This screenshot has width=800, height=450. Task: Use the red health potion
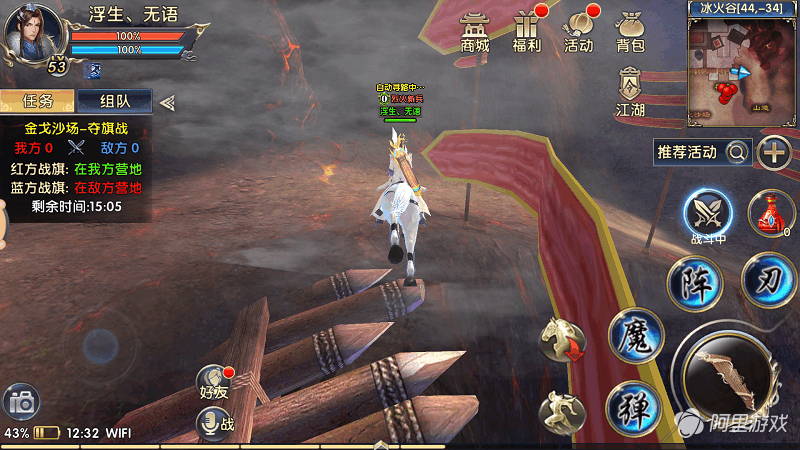770,212
